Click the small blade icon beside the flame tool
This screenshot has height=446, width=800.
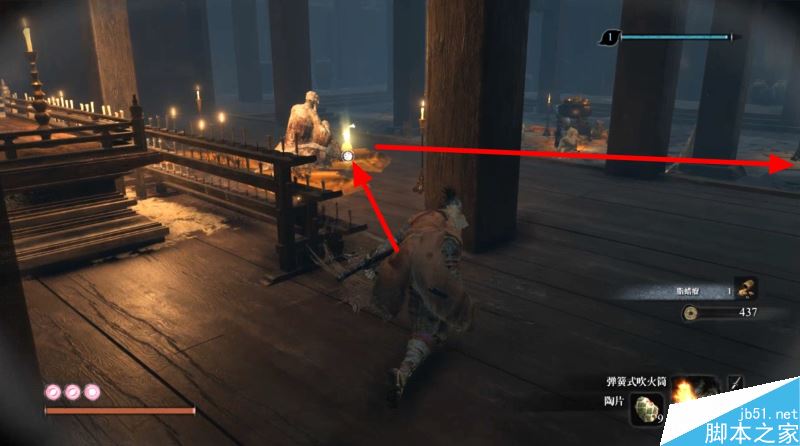coord(734,384)
